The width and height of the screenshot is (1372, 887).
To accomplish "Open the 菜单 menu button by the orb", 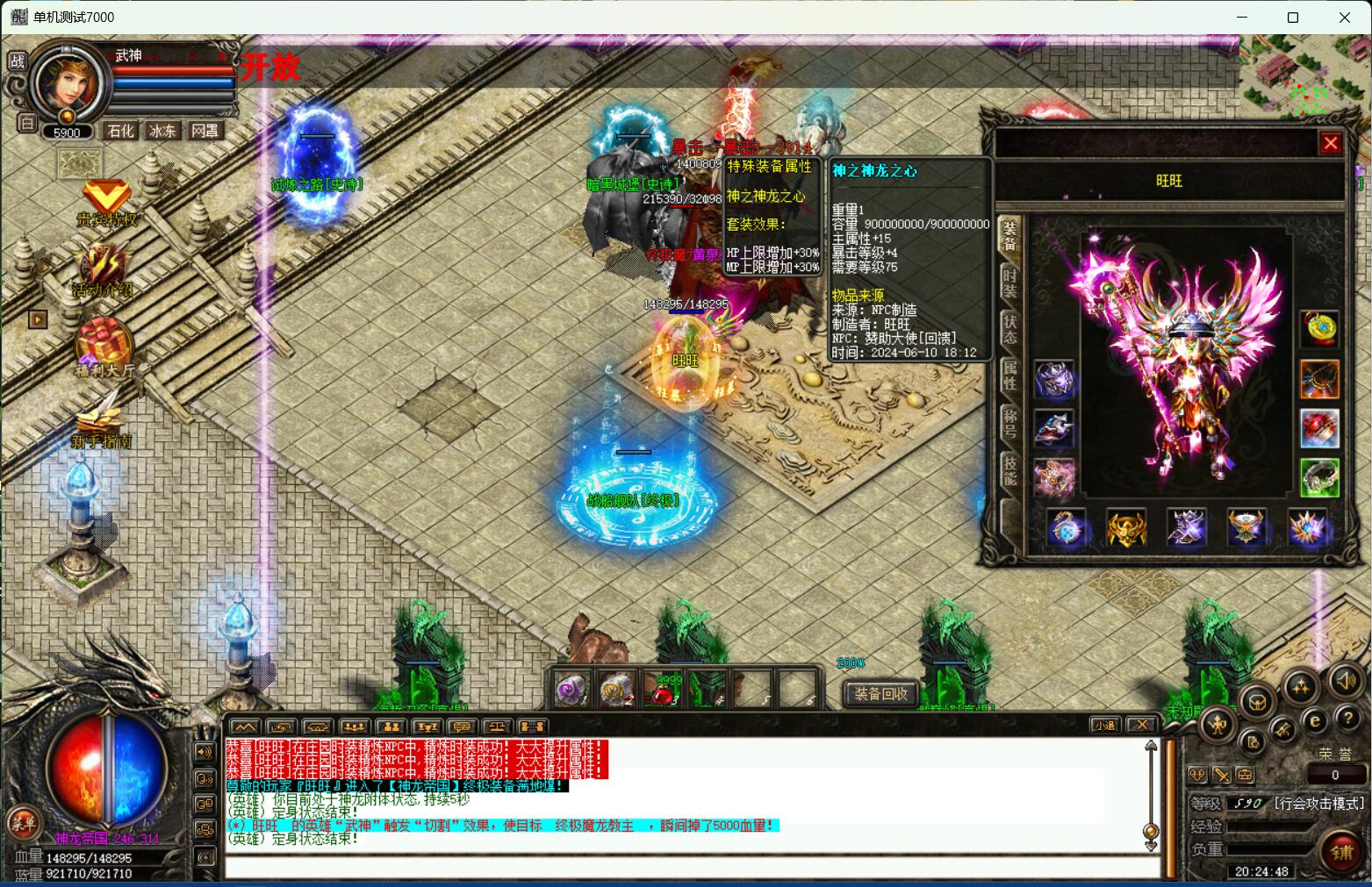I will (24, 823).
